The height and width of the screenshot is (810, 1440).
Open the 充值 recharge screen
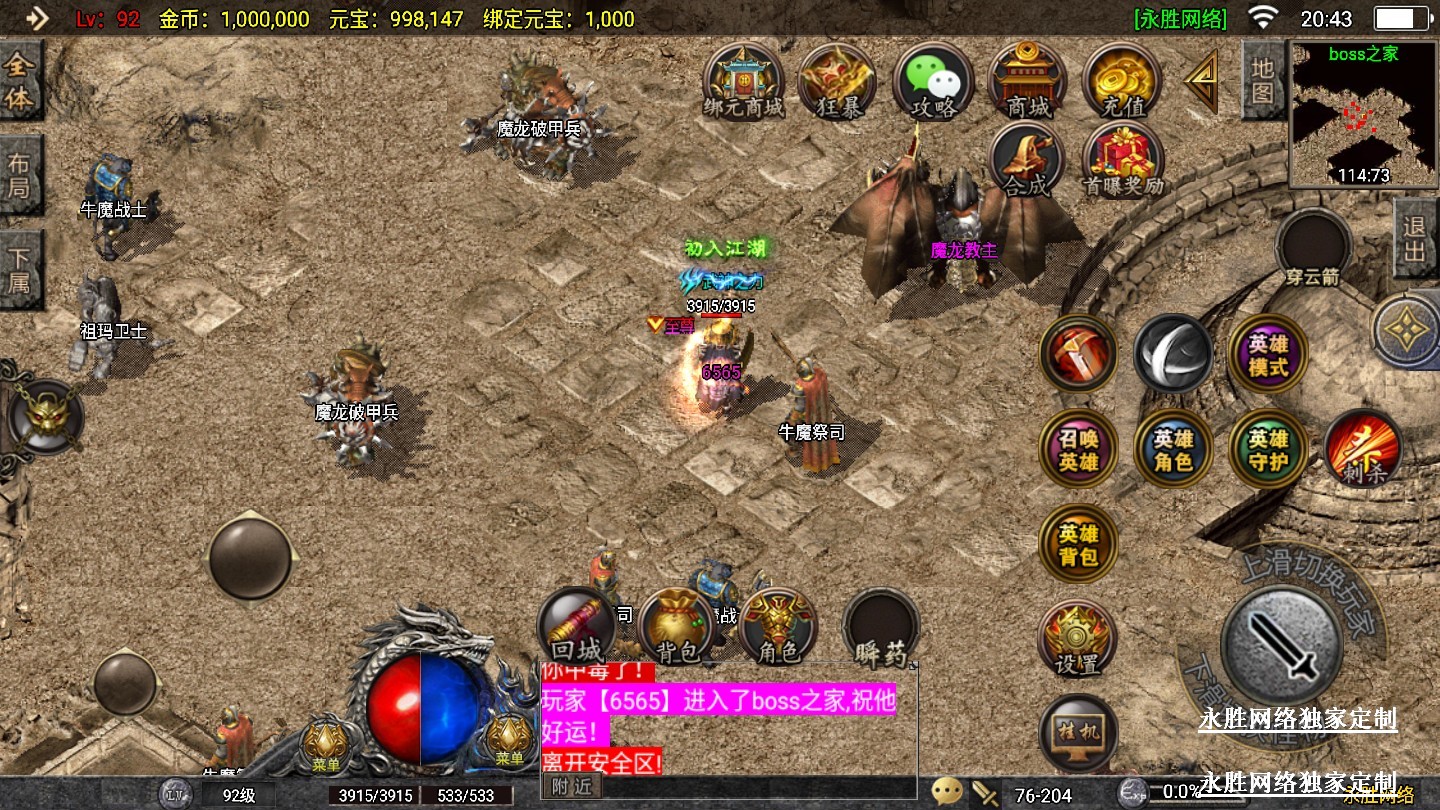pos(1122,80)
